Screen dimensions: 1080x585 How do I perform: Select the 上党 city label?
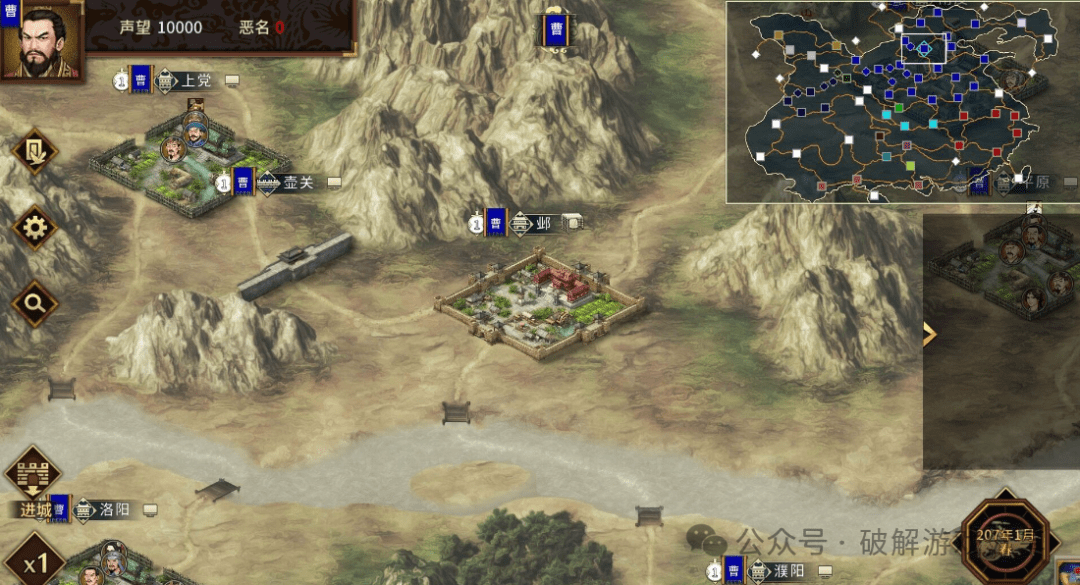(x=196, y=80)
